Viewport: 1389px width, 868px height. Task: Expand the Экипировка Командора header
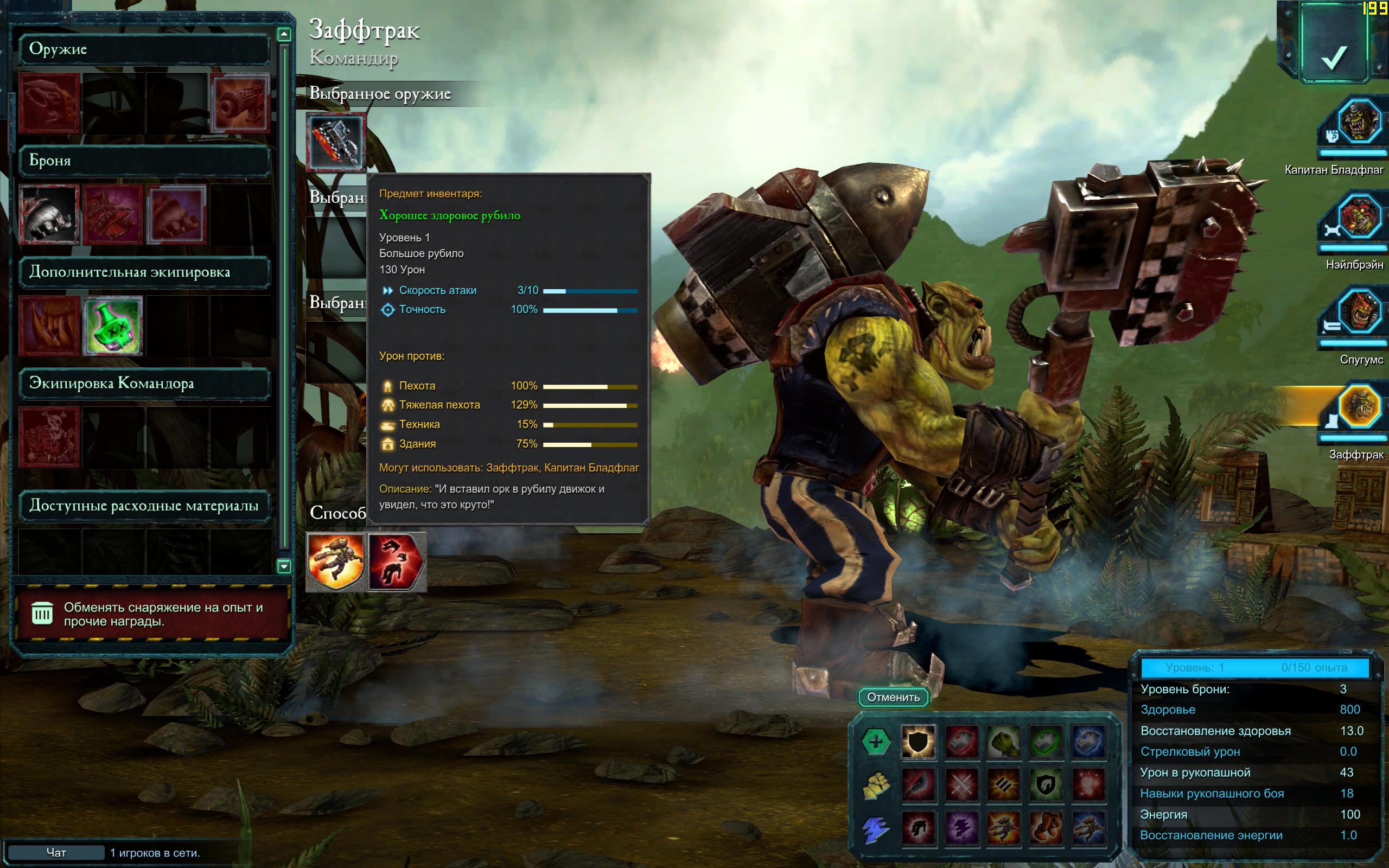click(144, 383)
